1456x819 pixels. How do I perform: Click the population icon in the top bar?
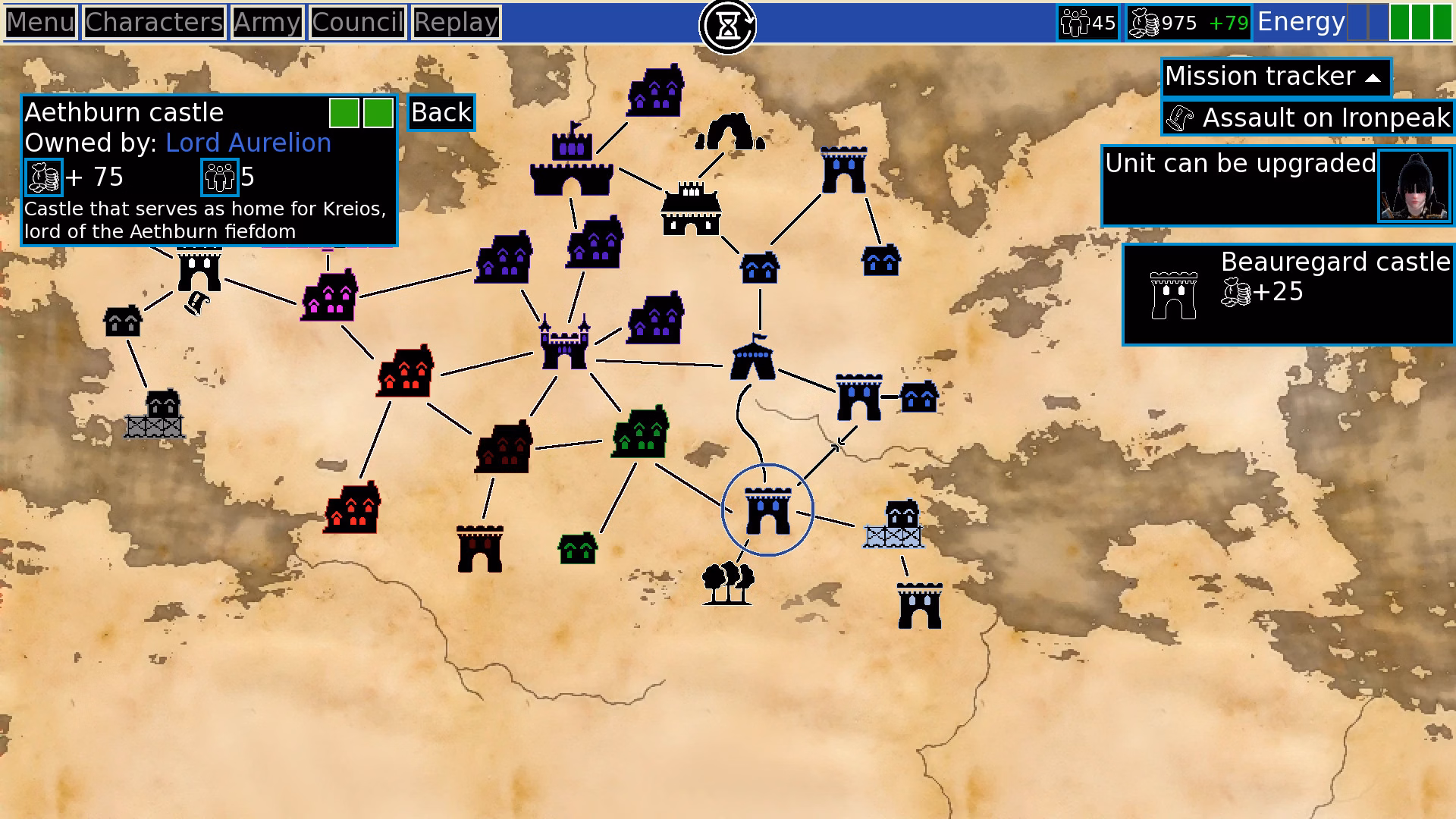tap(1075, 22)
